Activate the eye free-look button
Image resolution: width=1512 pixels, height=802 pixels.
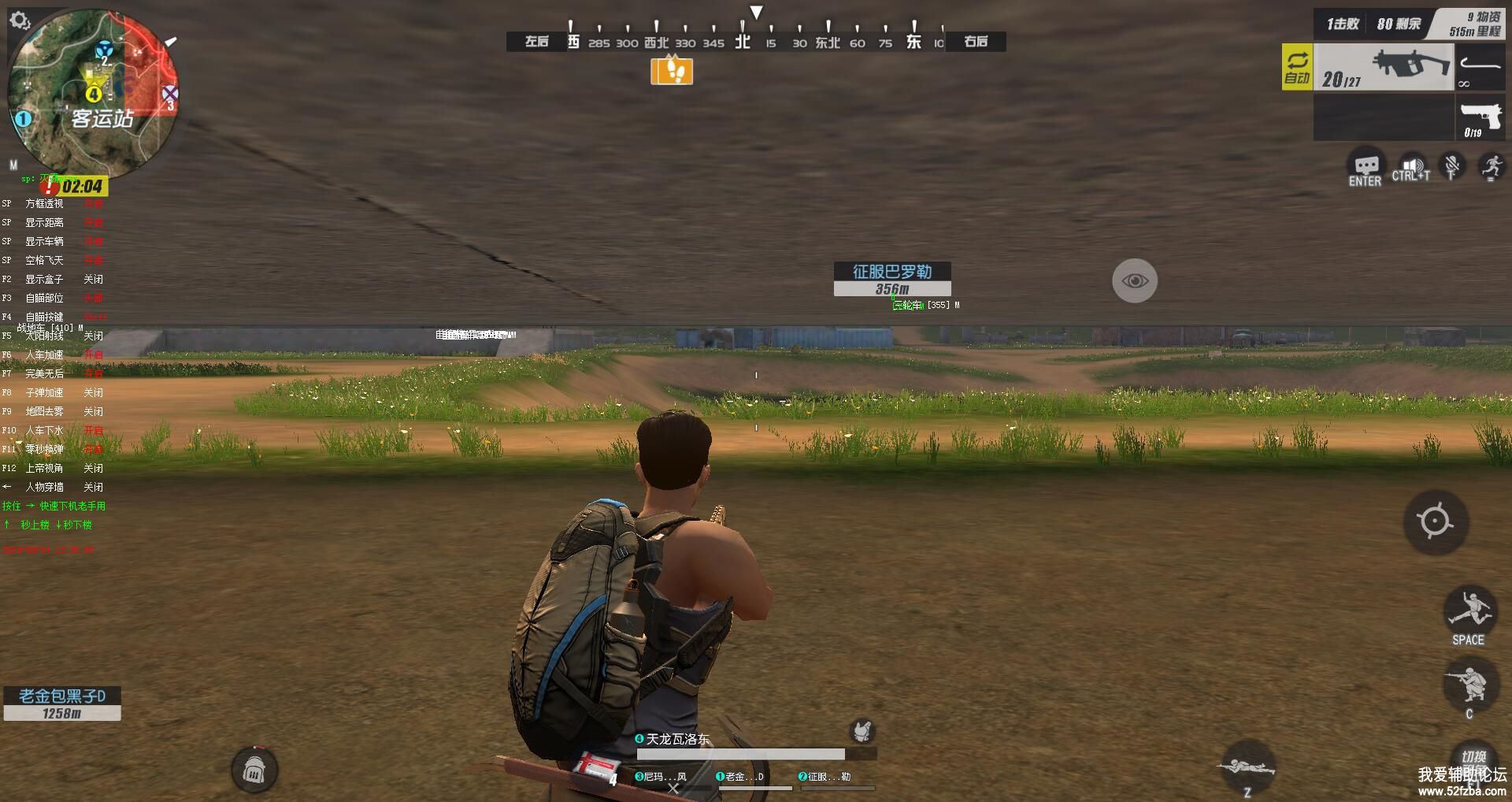pyautogui.click(x=1135, y=280)
